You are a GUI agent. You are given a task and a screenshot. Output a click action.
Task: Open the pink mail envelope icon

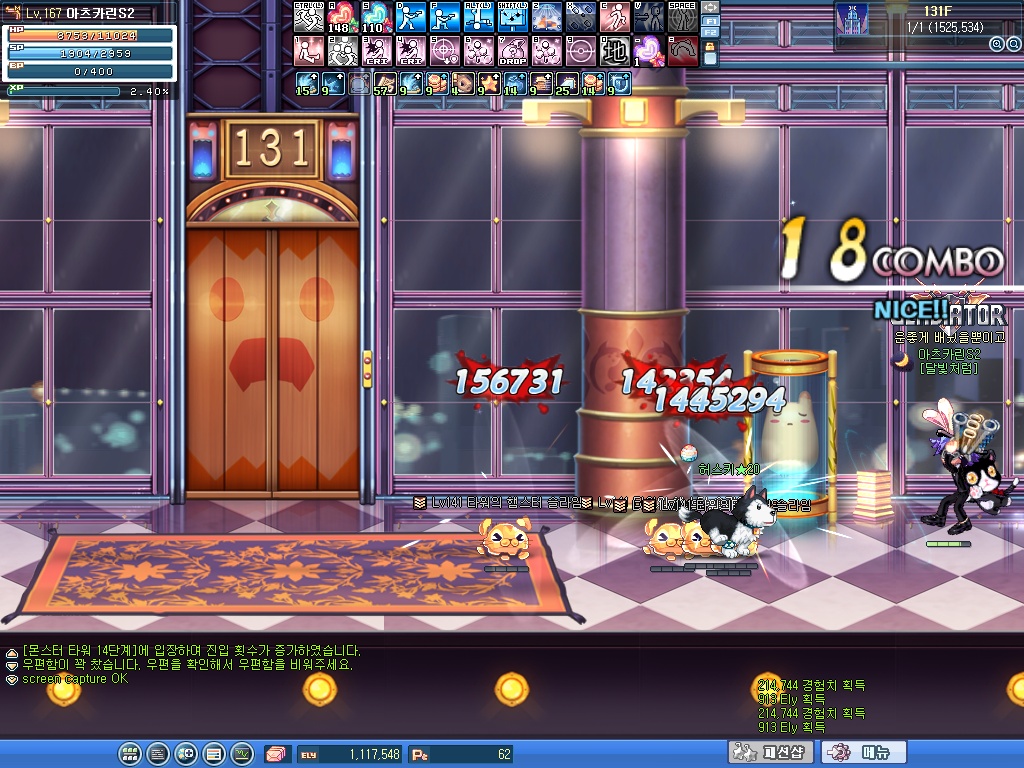(x=275, y=753)
